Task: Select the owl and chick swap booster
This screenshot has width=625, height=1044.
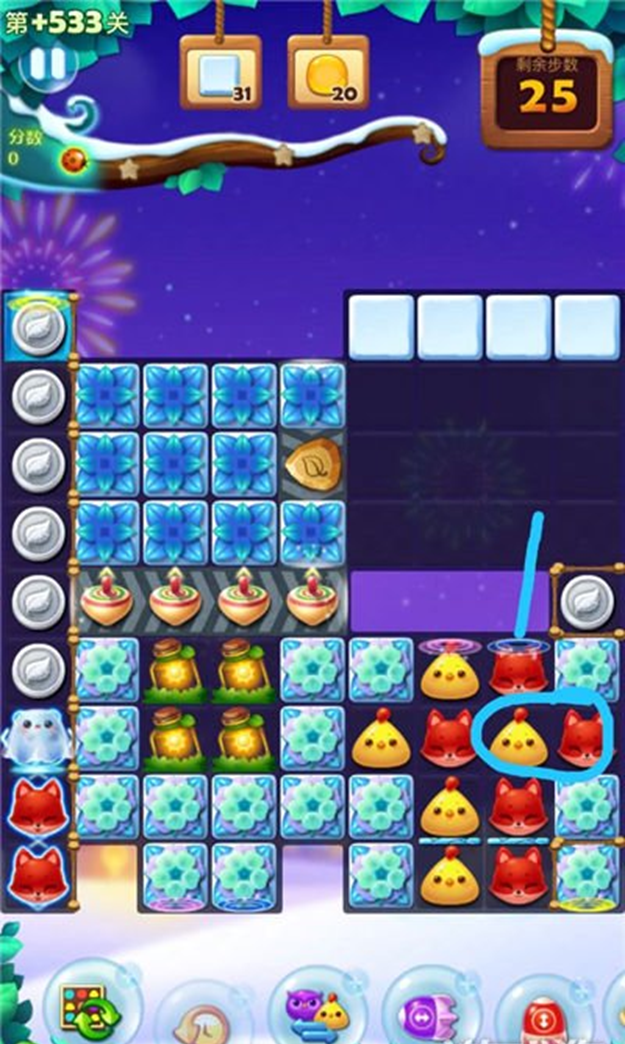Action: pos(317,1007)
